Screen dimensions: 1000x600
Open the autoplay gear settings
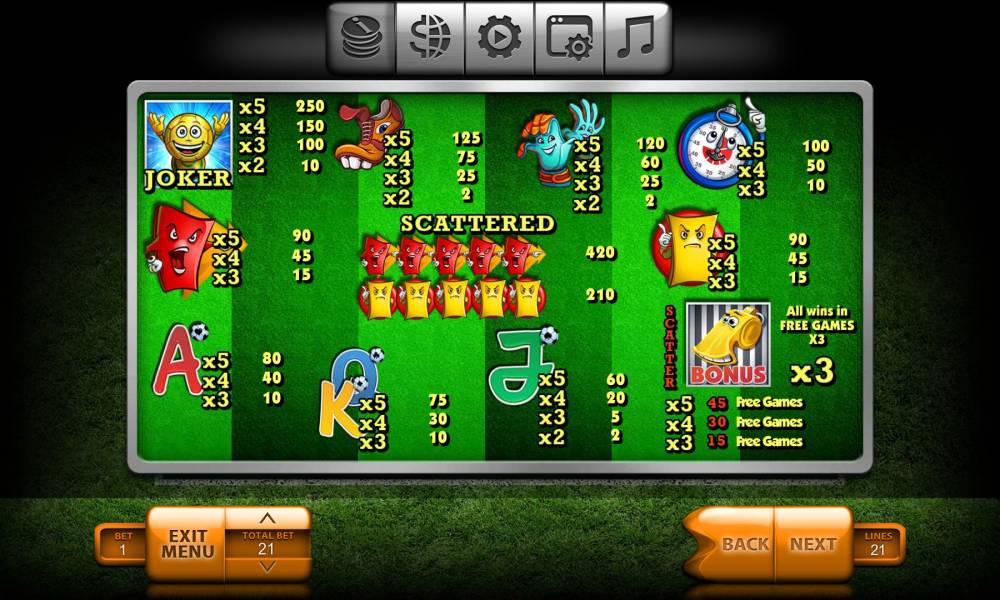coord(499,38)
